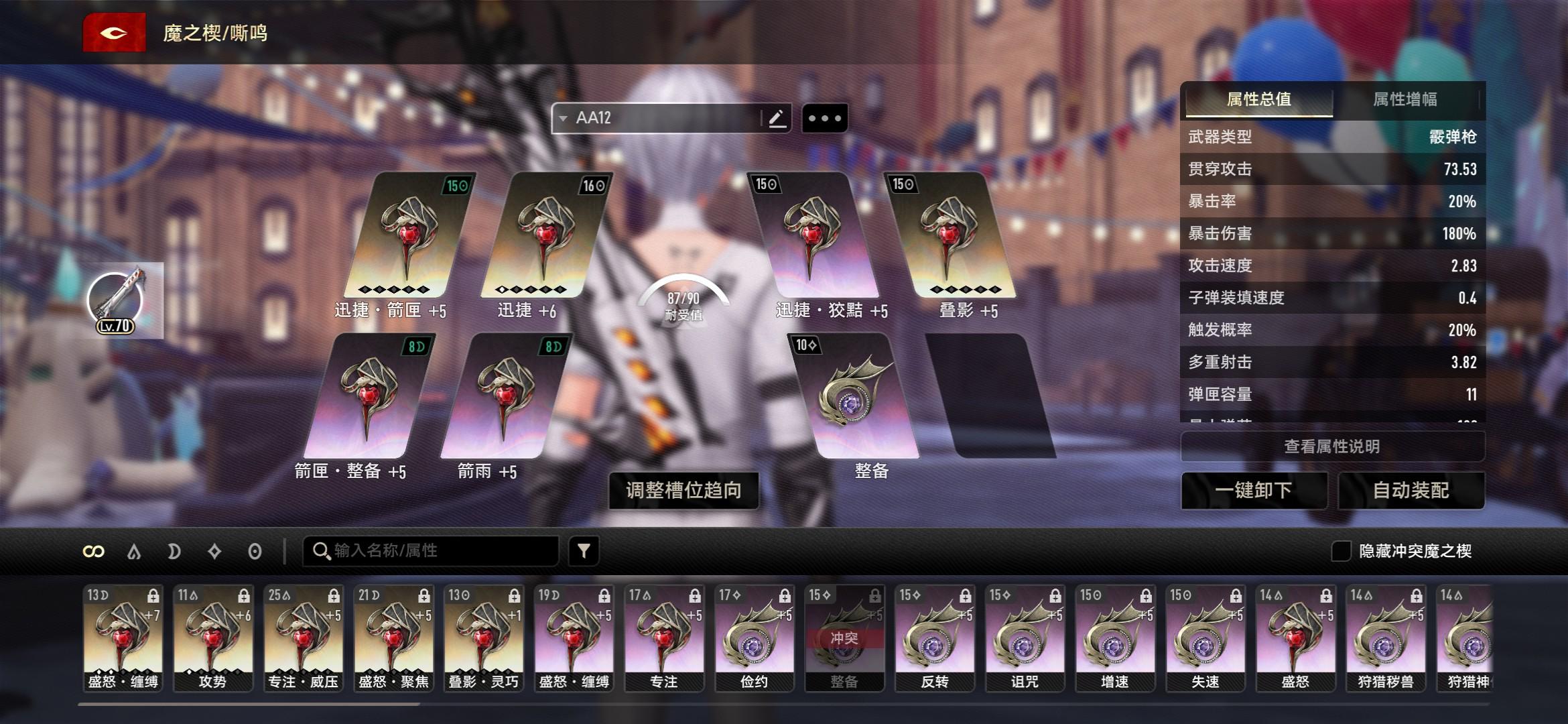Screen dimensions: 1568x724
Task: Open the three-dot more options menu
Action: 824,119
